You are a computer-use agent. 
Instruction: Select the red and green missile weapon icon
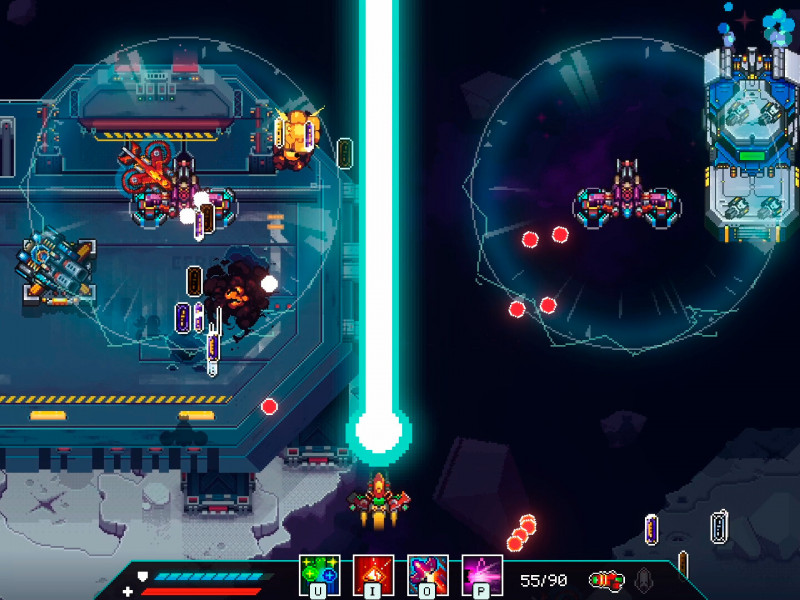click(x=605, y=579)
